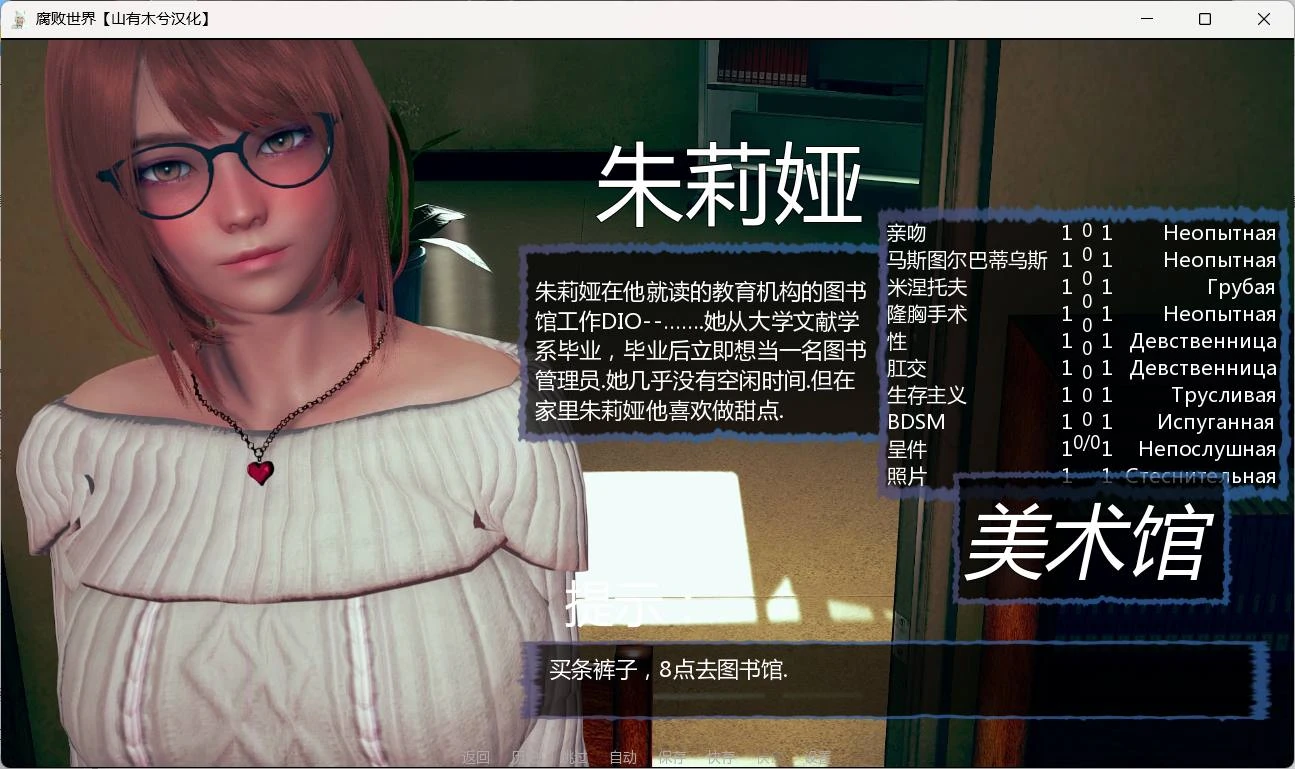The width and height of the screenshot is (1295, 769).
Task: Open the 美术馆 gallery
Action: click(1090, 545)
